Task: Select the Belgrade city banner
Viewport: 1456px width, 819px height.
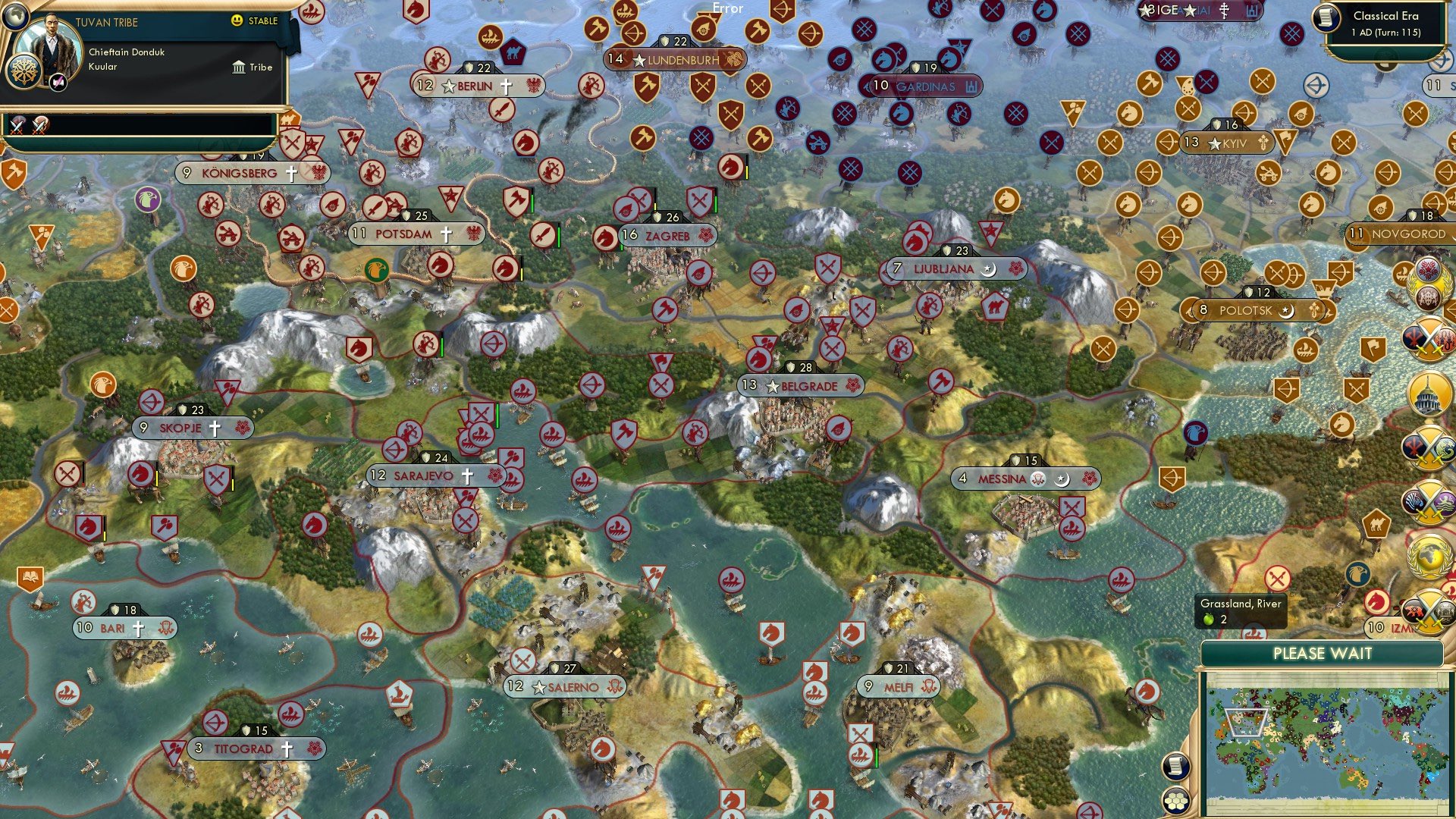Action: tap(799, 386)
